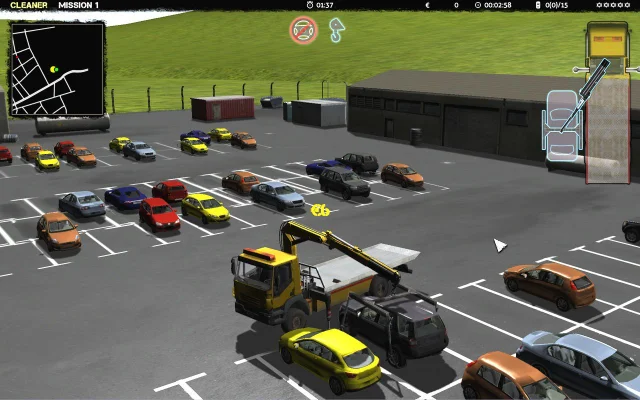
Task: Click the tow truck diagram on the HUD
Action: pyautogui.click(x=606, y=100)
